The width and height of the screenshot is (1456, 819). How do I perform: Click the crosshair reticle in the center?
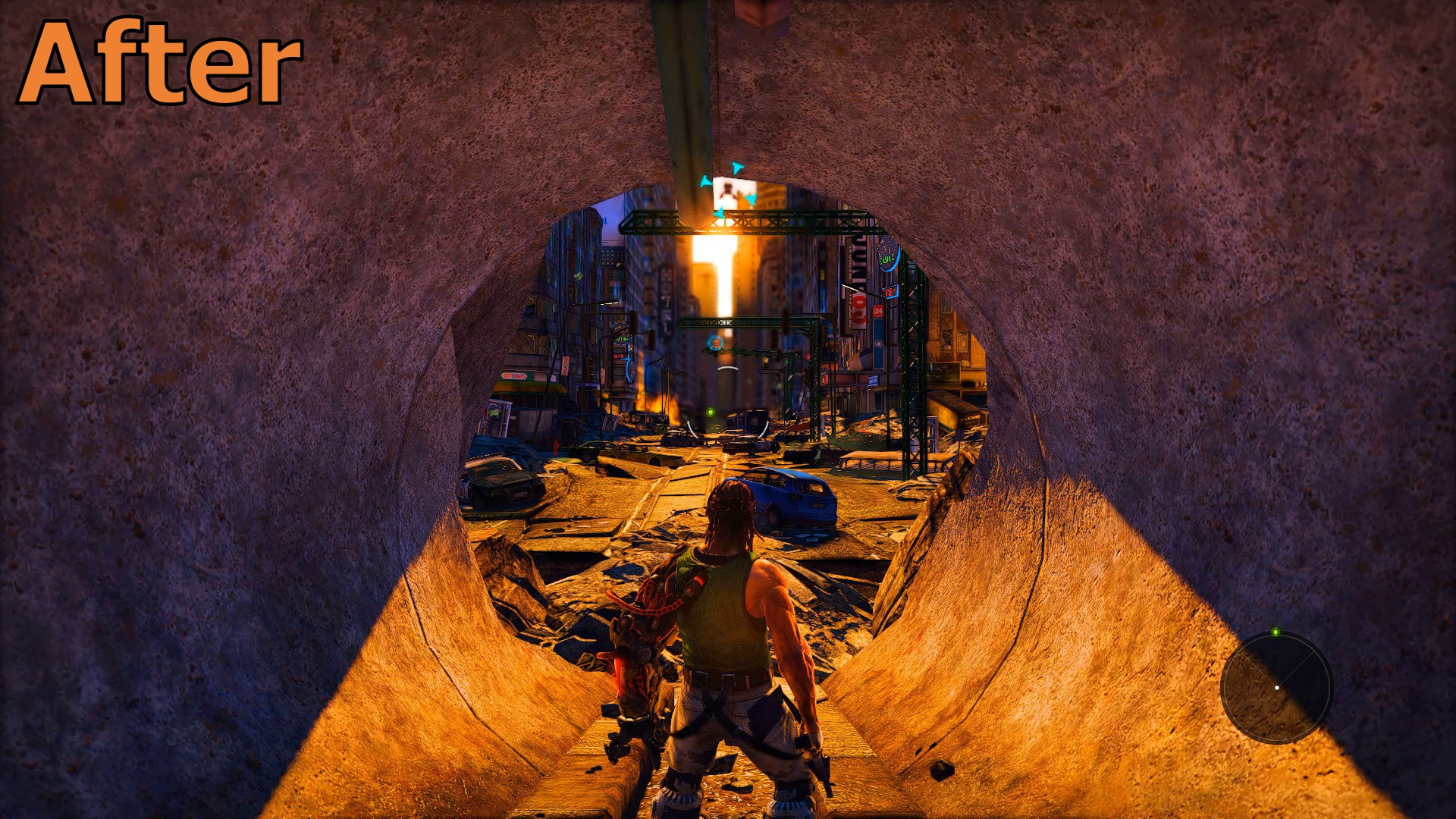[x=717, y=342]
